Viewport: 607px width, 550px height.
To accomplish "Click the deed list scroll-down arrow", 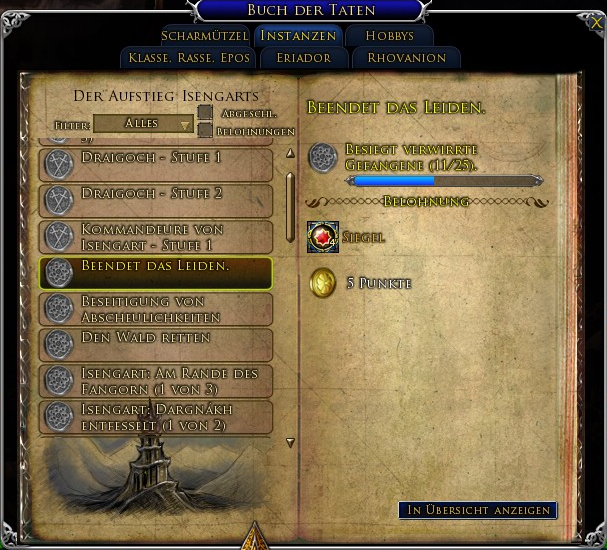I will 290,441.
